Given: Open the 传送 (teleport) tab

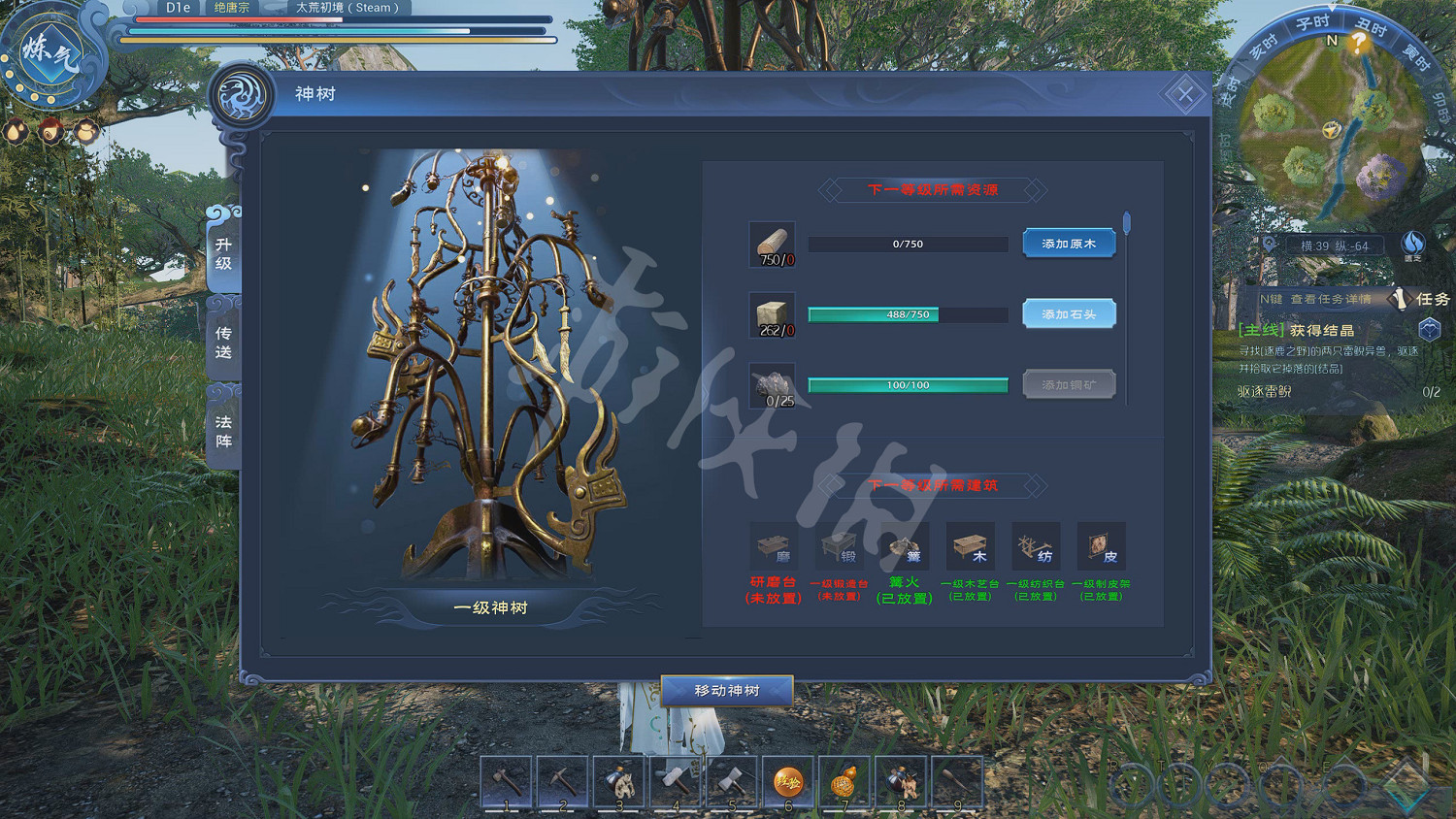Looking at the screenshot, I should (x=221, y=342).
